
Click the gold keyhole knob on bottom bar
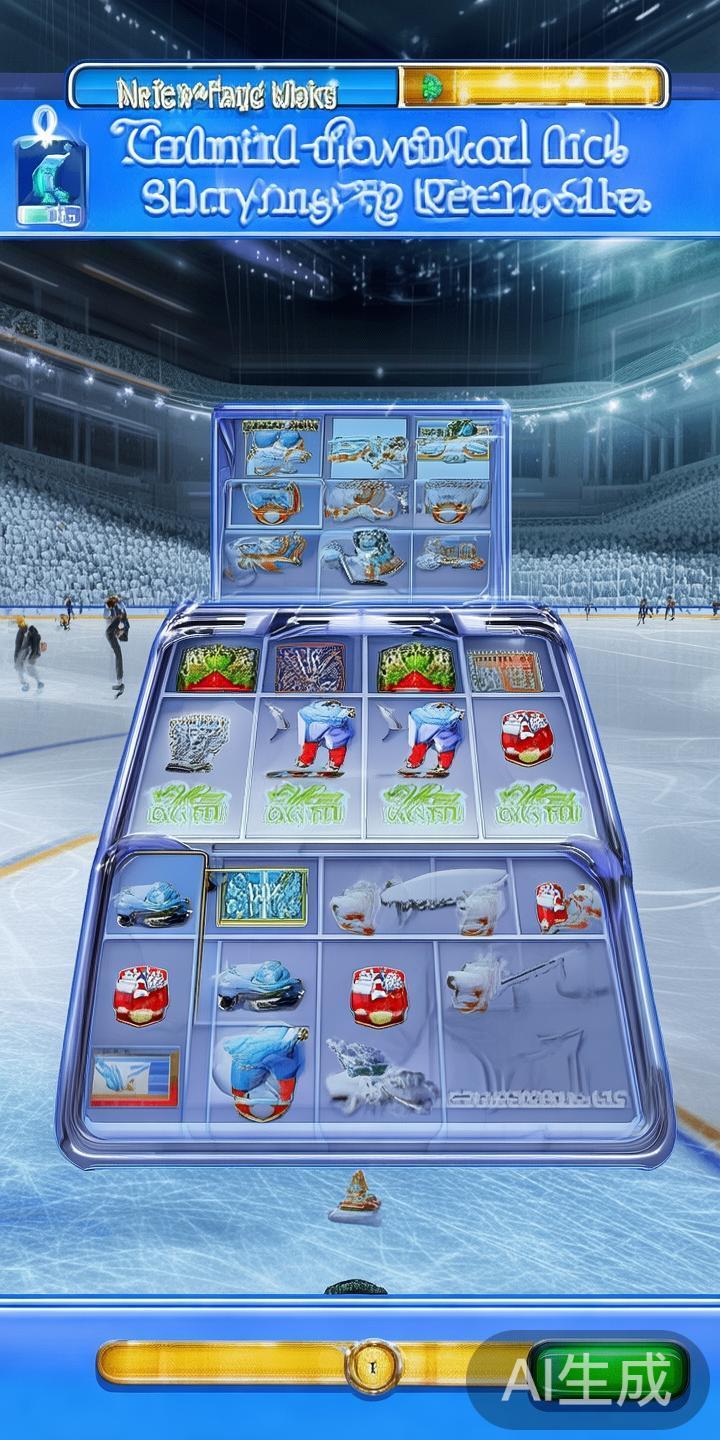point(371,1364)
